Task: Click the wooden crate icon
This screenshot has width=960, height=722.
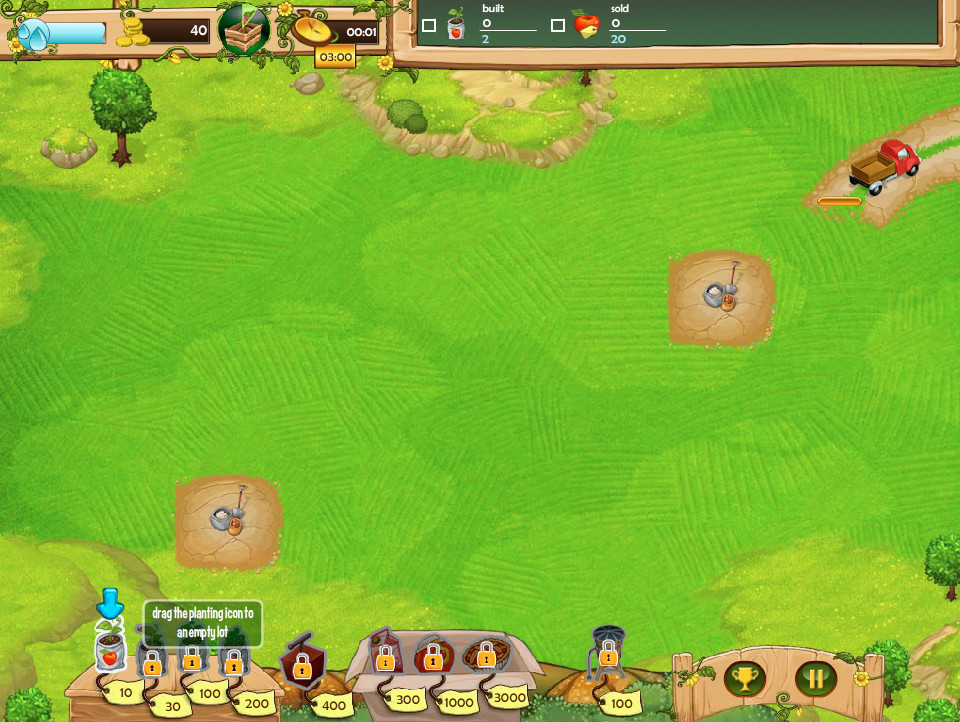Action: coord(244,32)
